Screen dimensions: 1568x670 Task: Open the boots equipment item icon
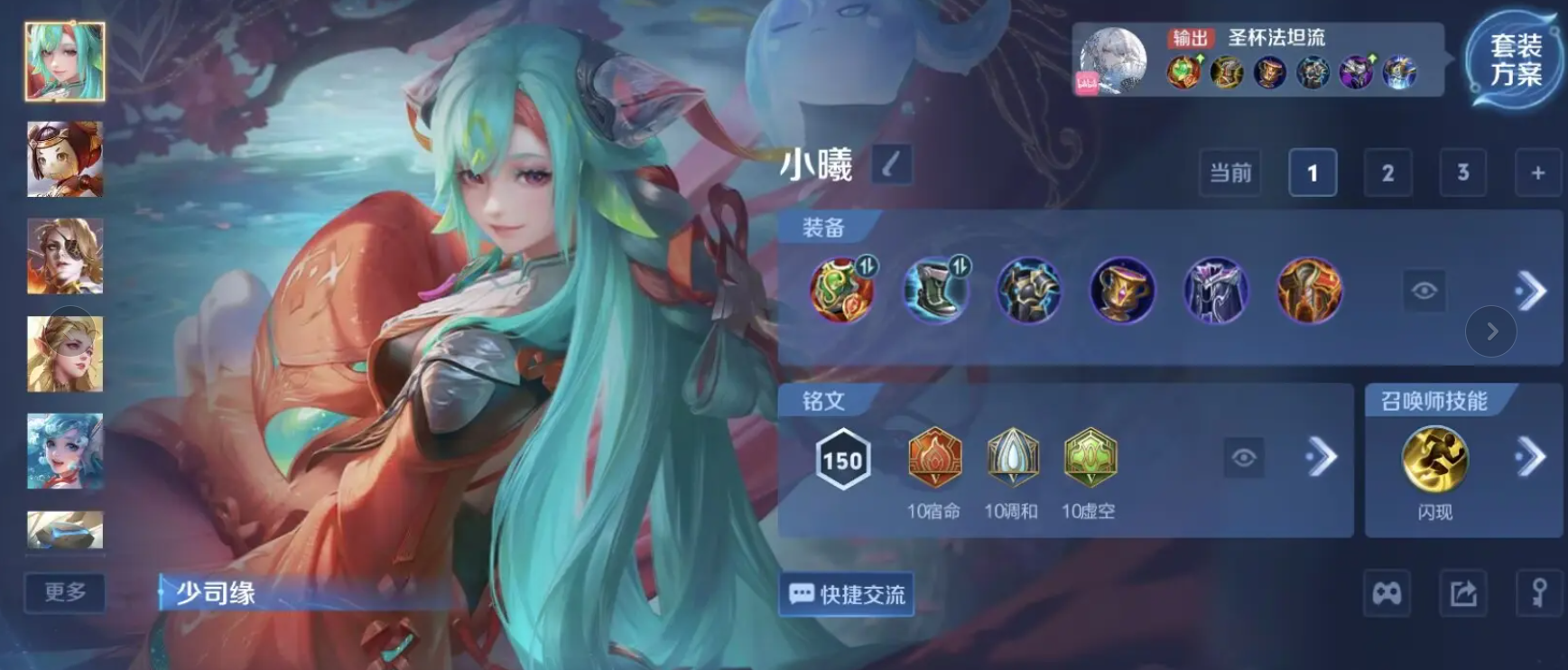click(x=934, y=292)
